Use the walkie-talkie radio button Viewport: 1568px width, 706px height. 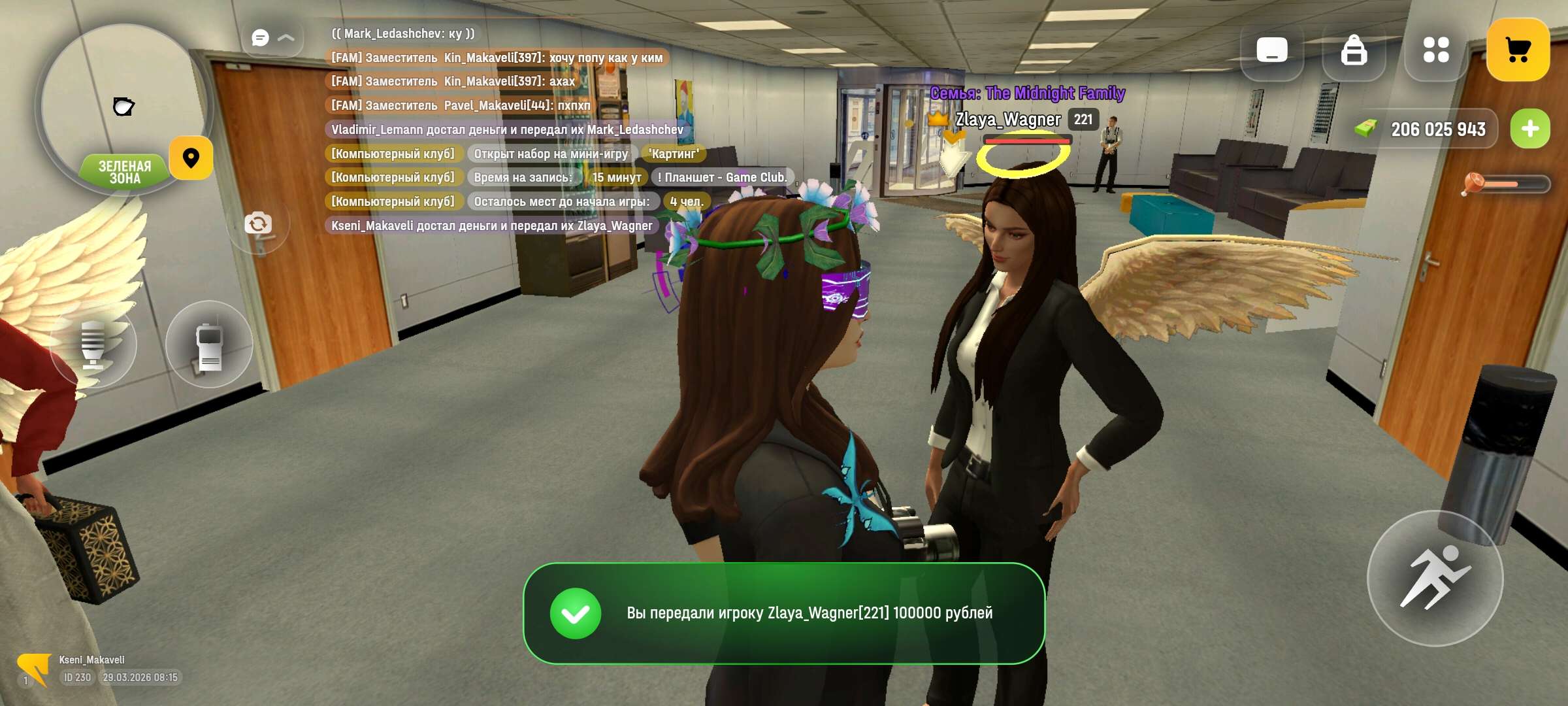pyautogui.click(x=209, y=345)
